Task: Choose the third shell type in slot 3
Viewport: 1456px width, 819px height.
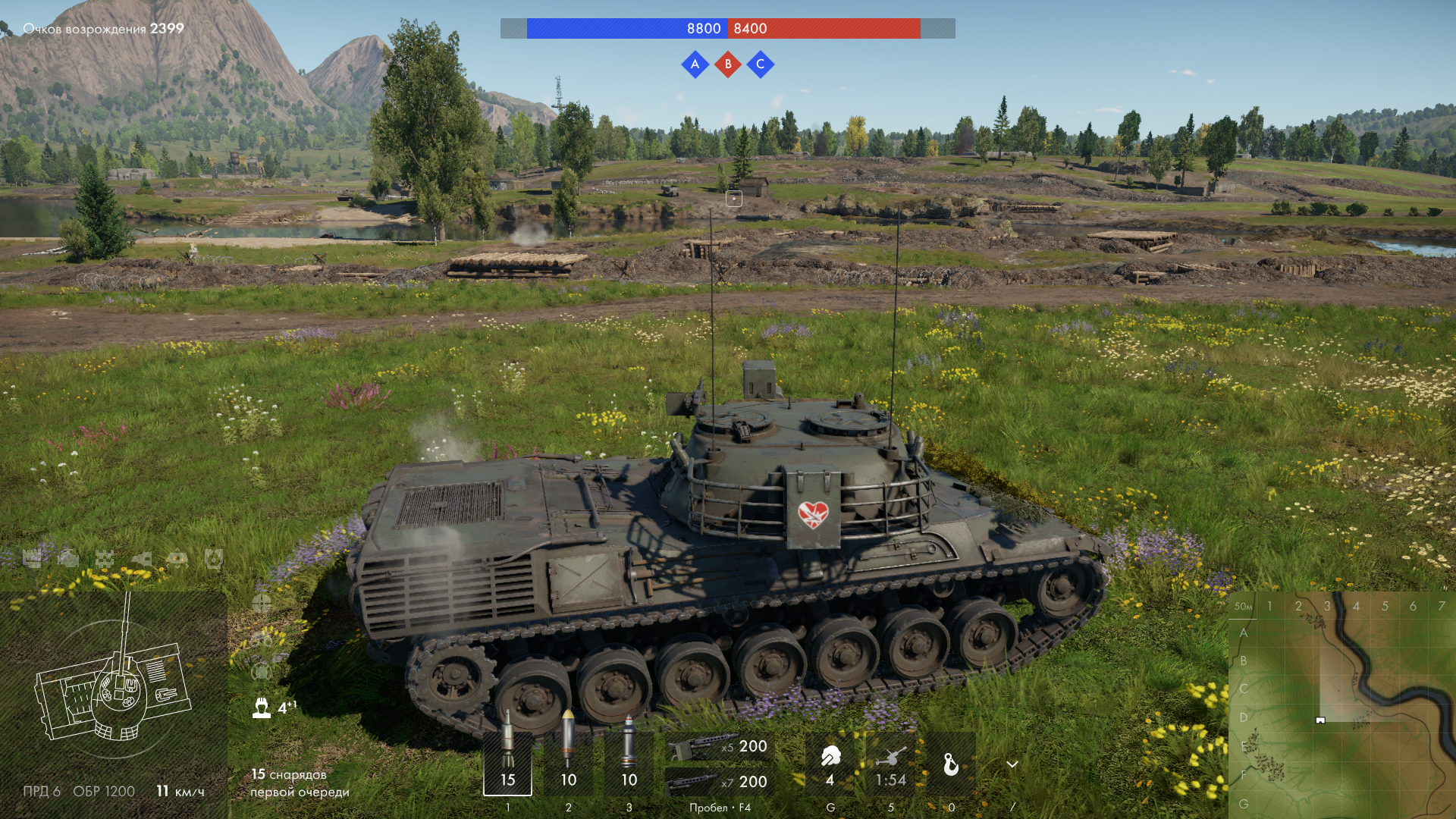Action: [629, 762]
